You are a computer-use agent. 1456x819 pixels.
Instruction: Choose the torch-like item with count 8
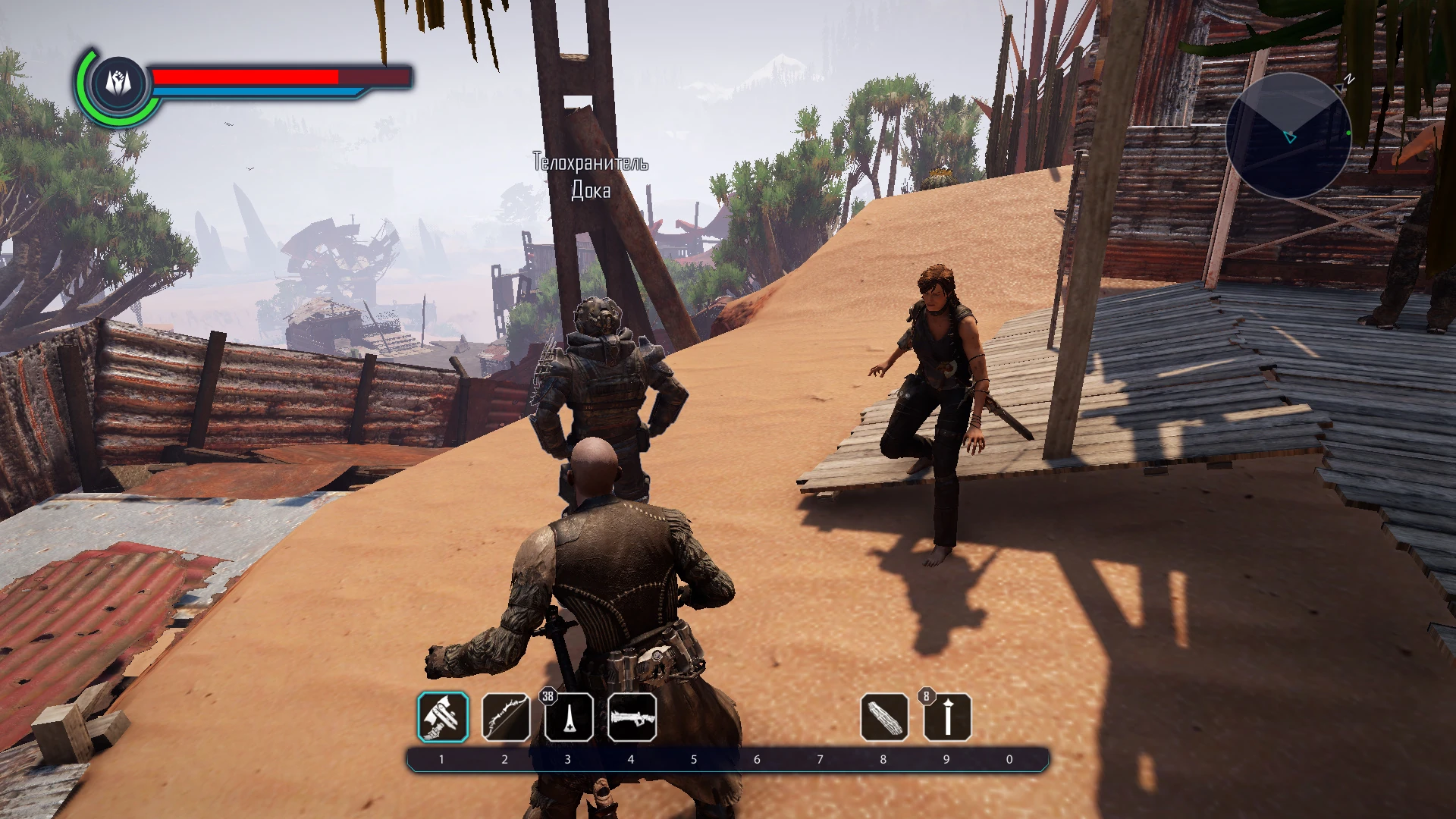coord(947,717)
